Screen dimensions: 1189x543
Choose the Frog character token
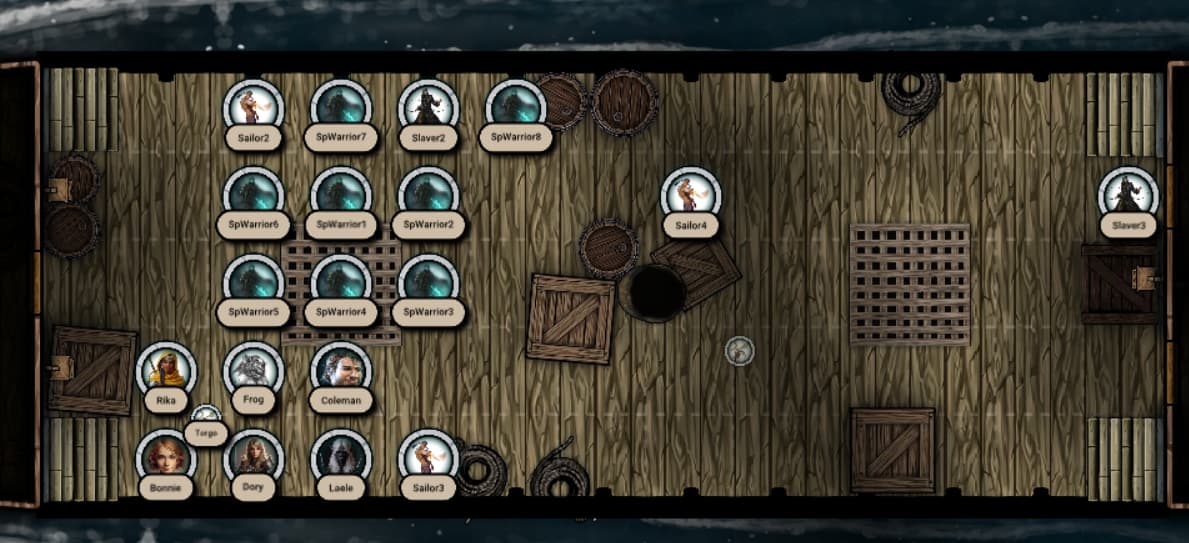[253, 369]
